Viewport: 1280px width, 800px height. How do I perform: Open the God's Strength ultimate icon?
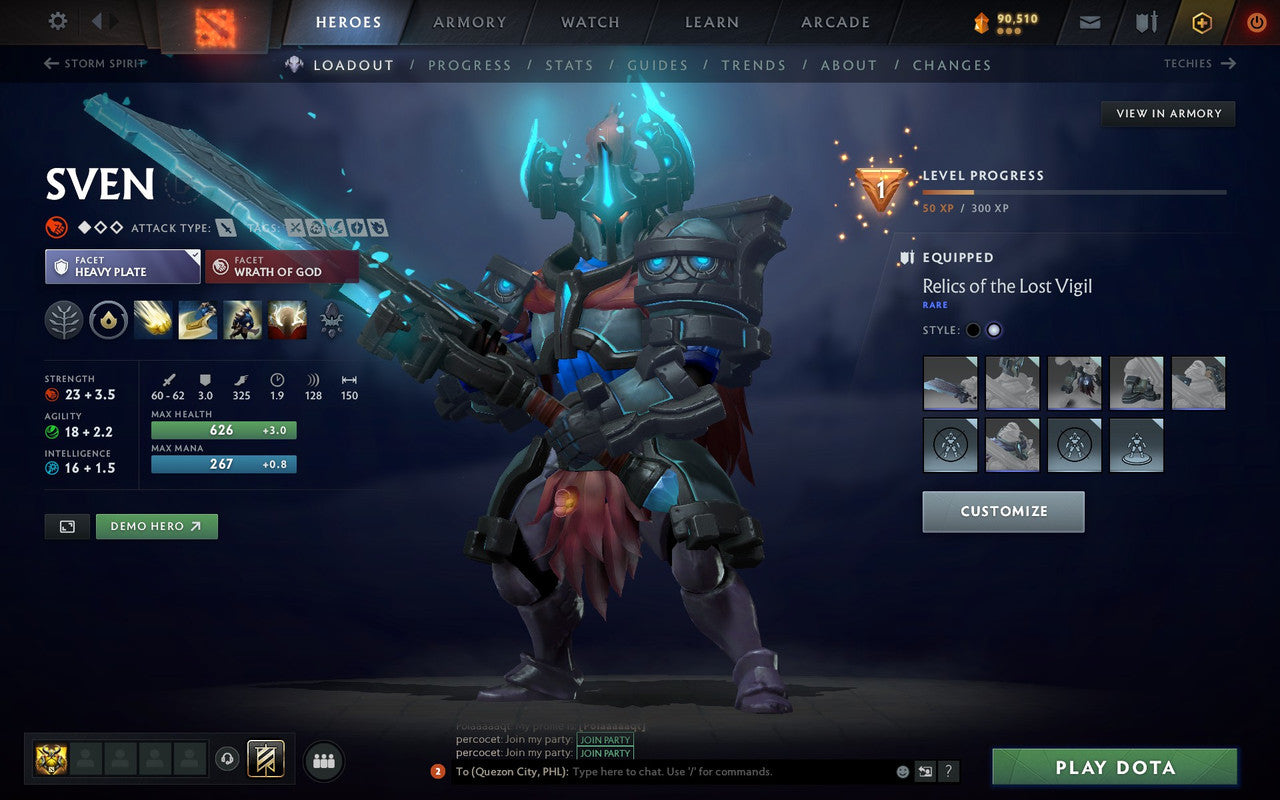pos(287,320)
